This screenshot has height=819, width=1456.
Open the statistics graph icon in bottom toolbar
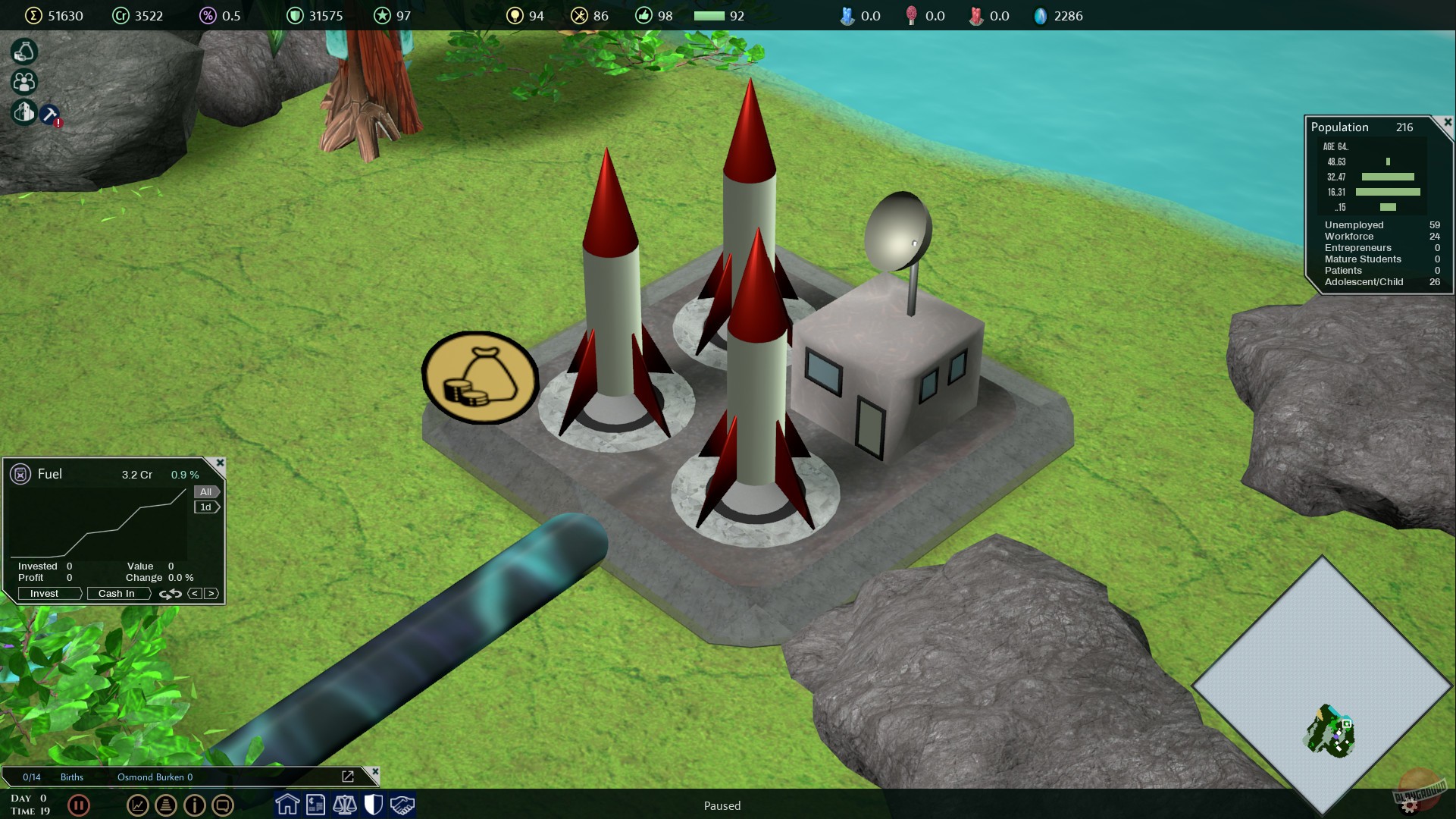coord(137,805)
